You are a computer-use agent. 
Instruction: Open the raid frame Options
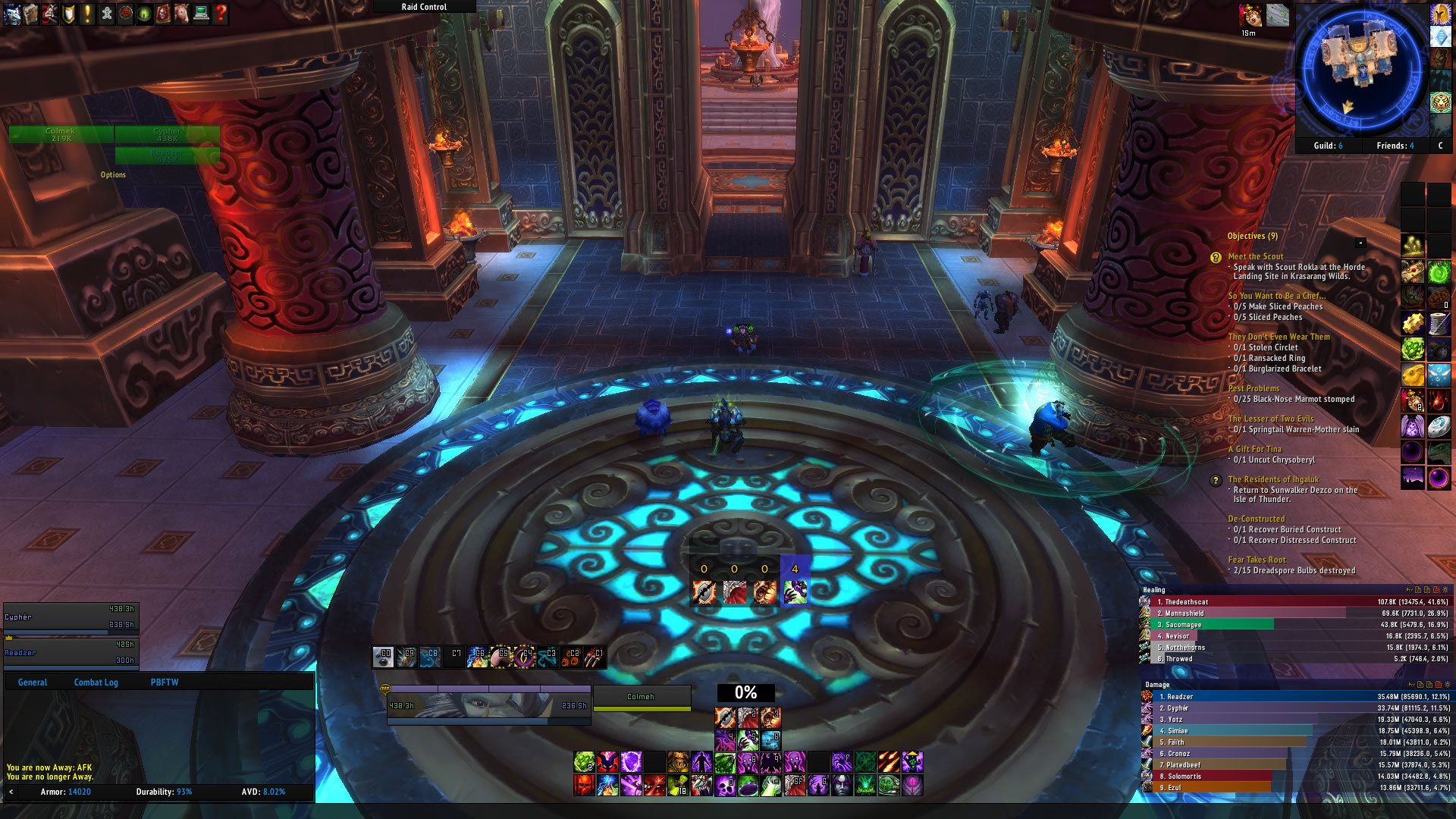click(113, 175)
